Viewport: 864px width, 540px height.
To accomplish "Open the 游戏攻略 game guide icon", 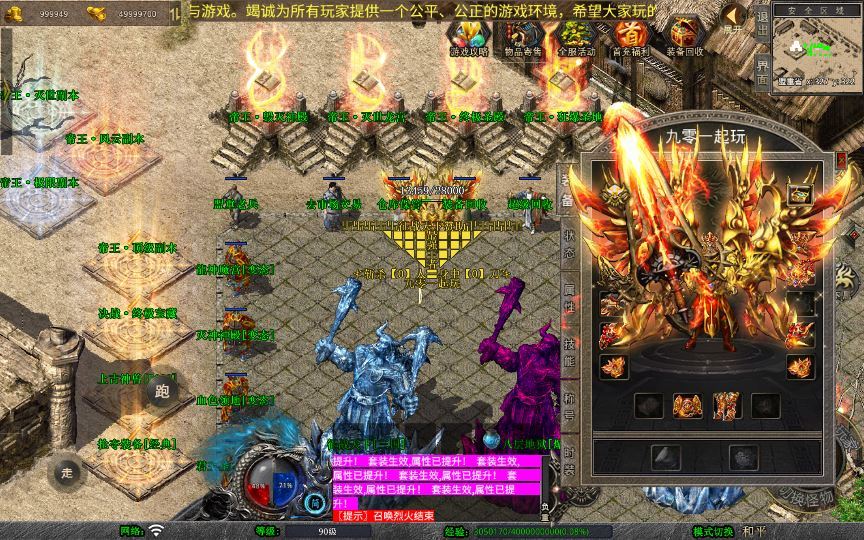I will pyautogui.click(x=467, y=38).
